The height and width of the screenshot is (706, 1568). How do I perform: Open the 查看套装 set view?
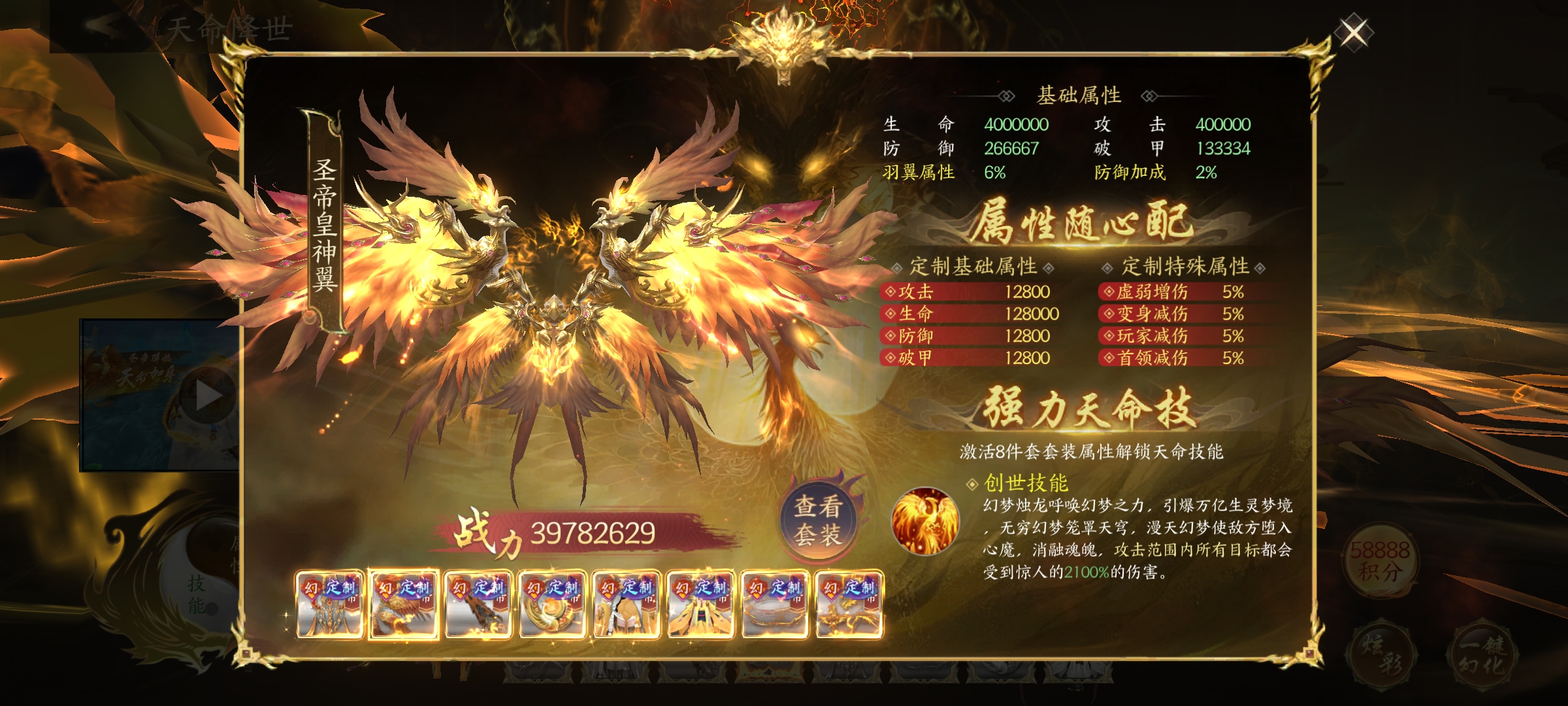click(x=817, y=520)
